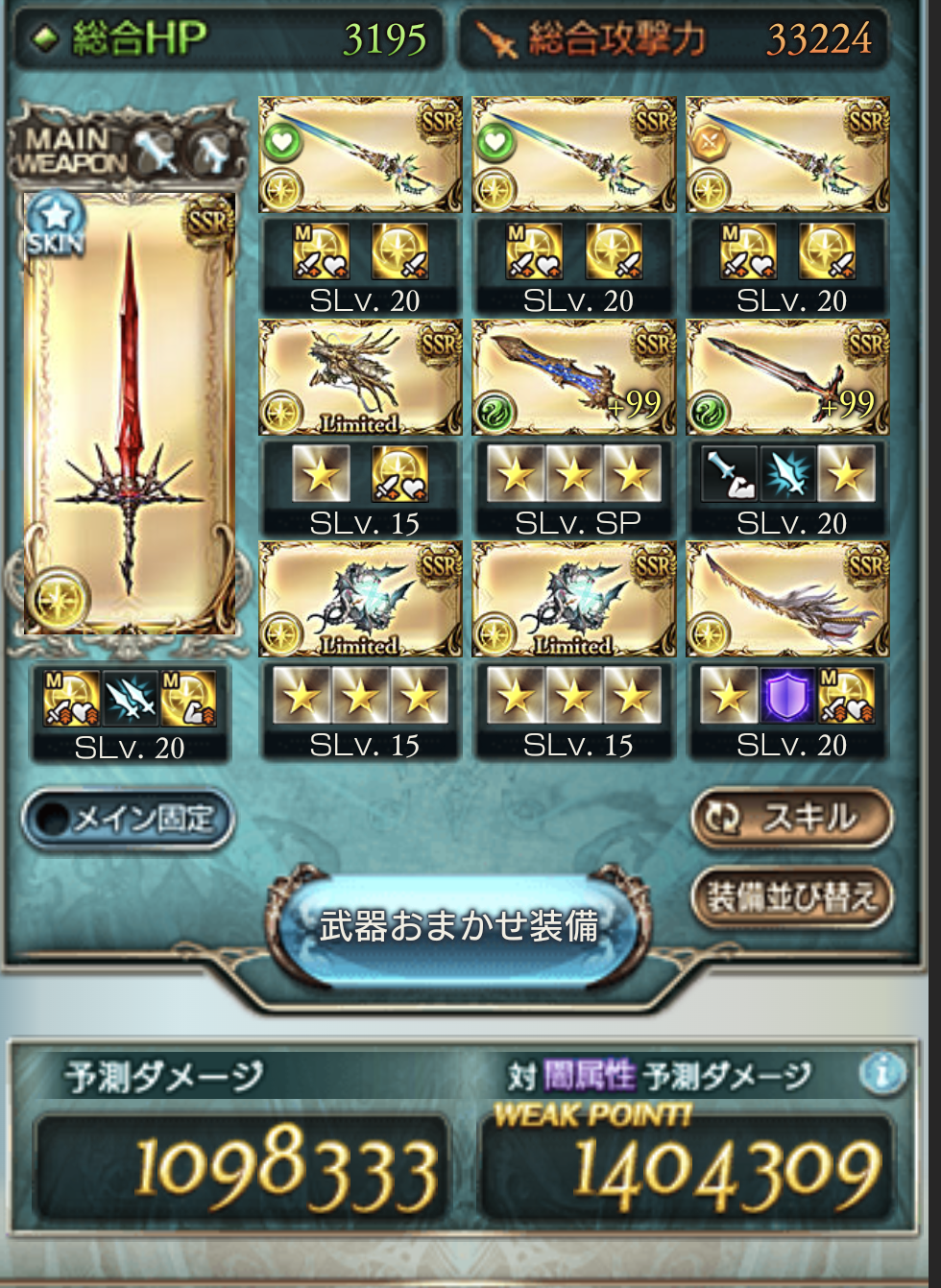Viewport: 941px width, 1288px height.
Task: Select the top-row sword with the orange badge
Action: click(787, 154)
